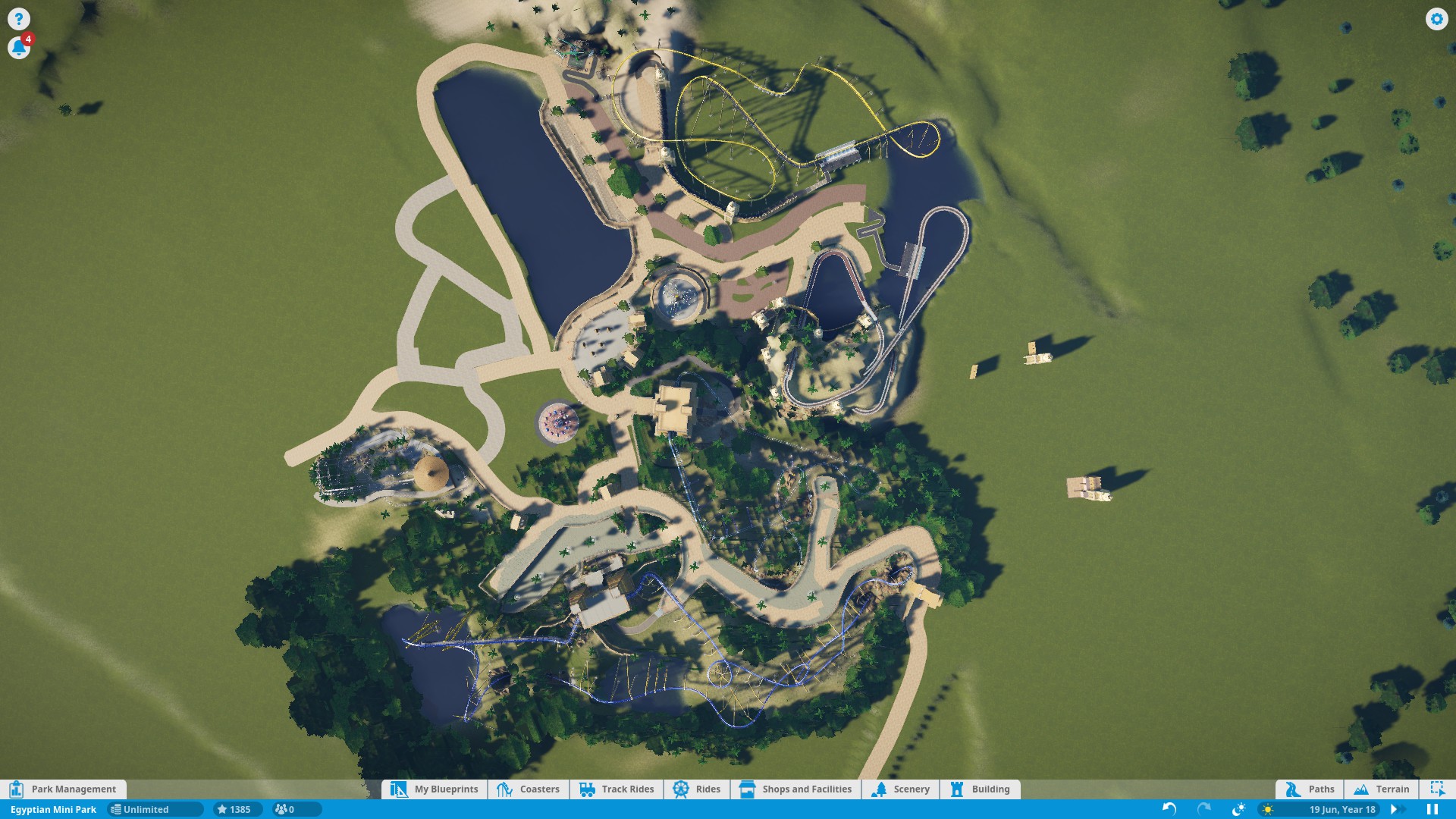Increase game speed with the play arrows
The height and width of the screenshot is (819, 1456).
tap(1395, 810)
